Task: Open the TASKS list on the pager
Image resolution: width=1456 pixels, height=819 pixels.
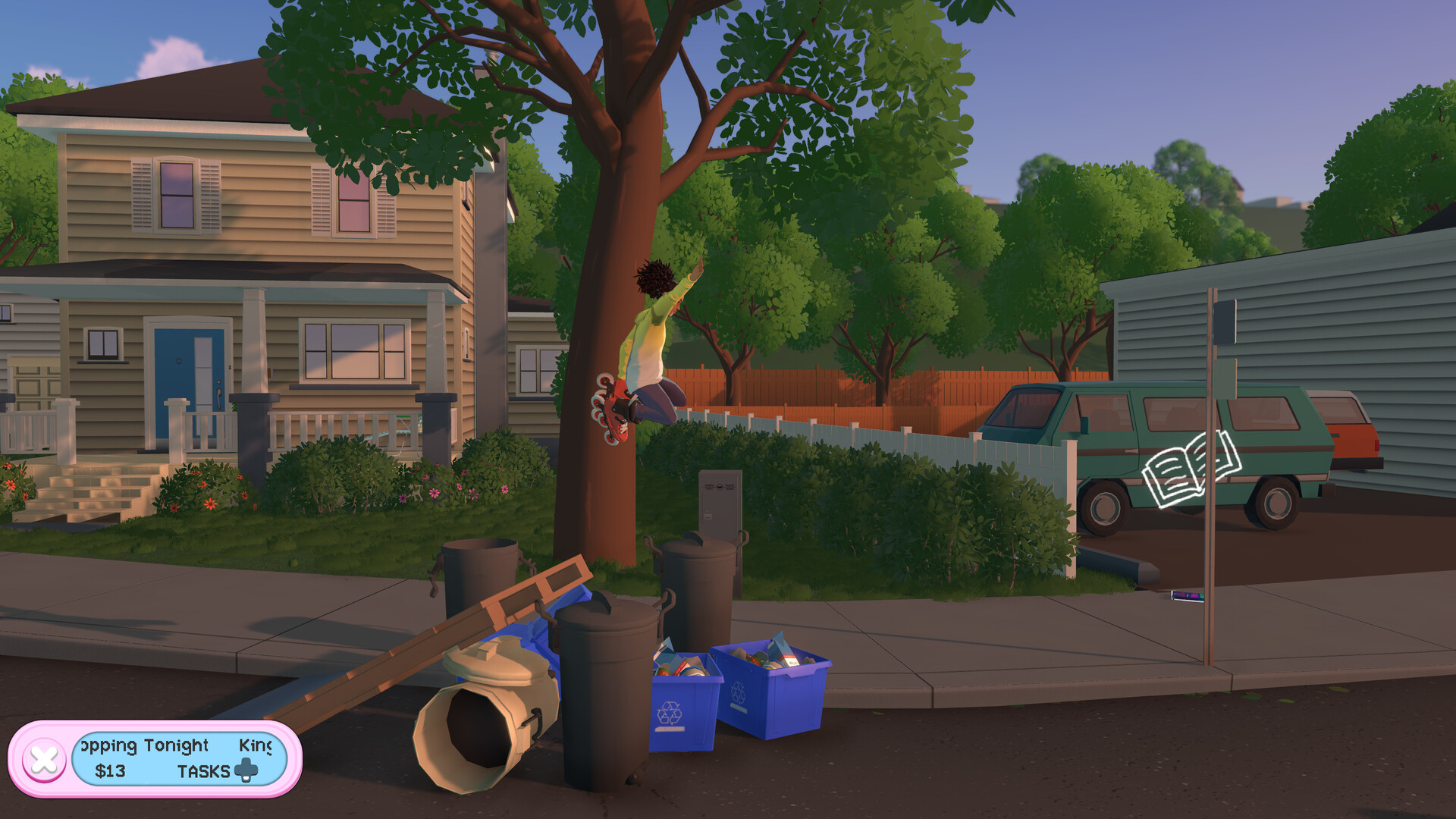Action: (x=203, y=770)
